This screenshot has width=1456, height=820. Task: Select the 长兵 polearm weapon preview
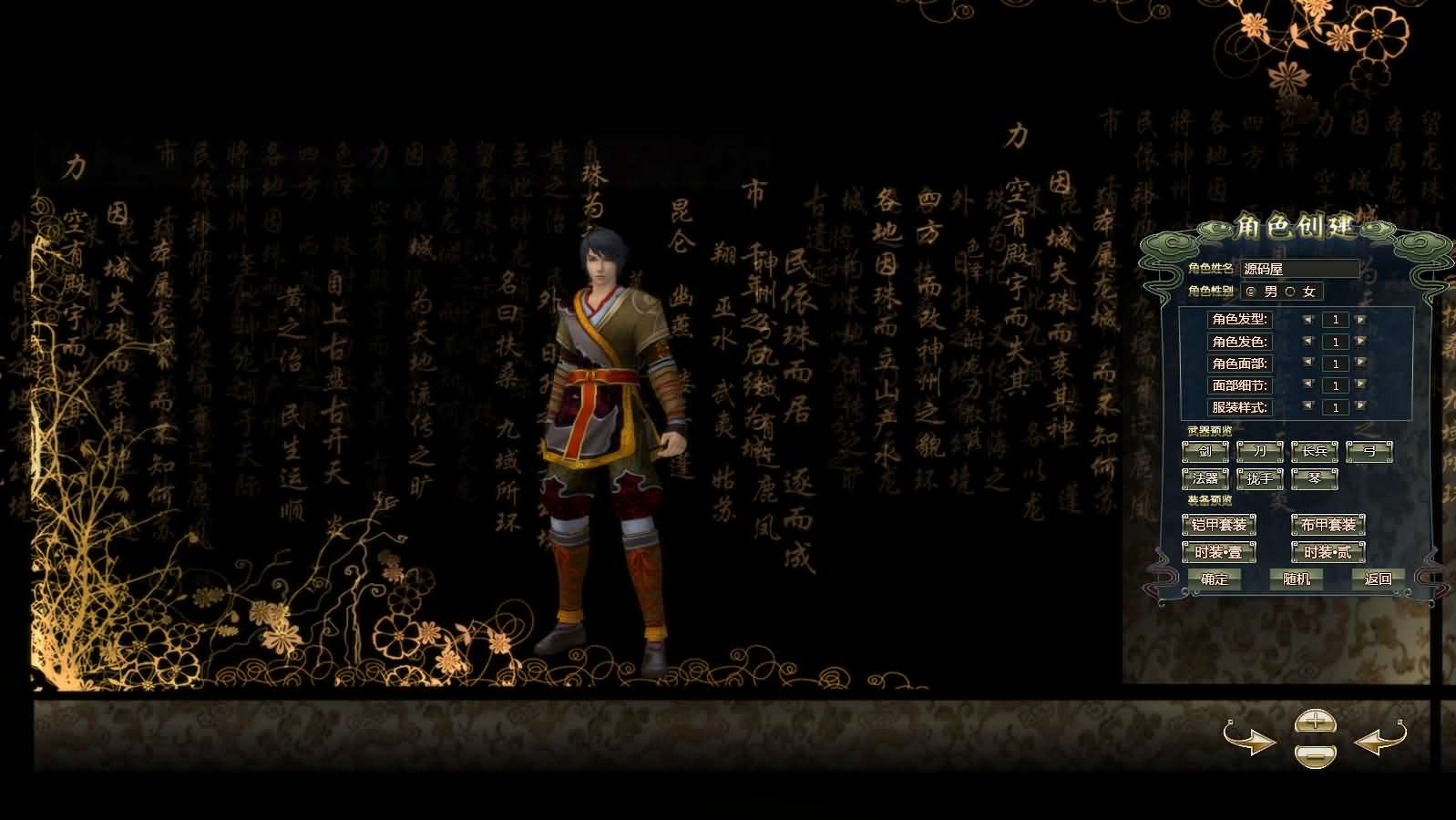[1315, 451]
